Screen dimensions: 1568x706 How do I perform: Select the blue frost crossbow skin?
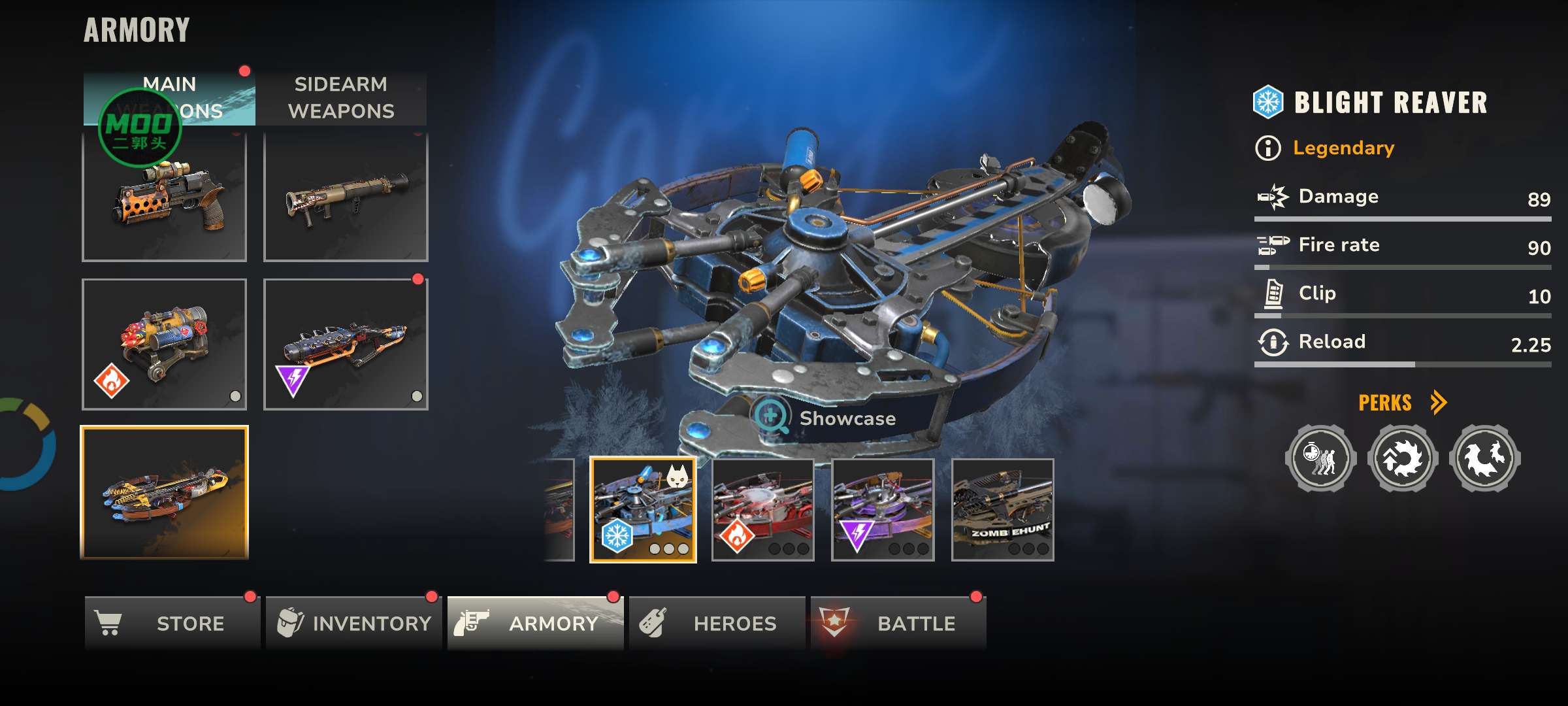pos(643,510)
